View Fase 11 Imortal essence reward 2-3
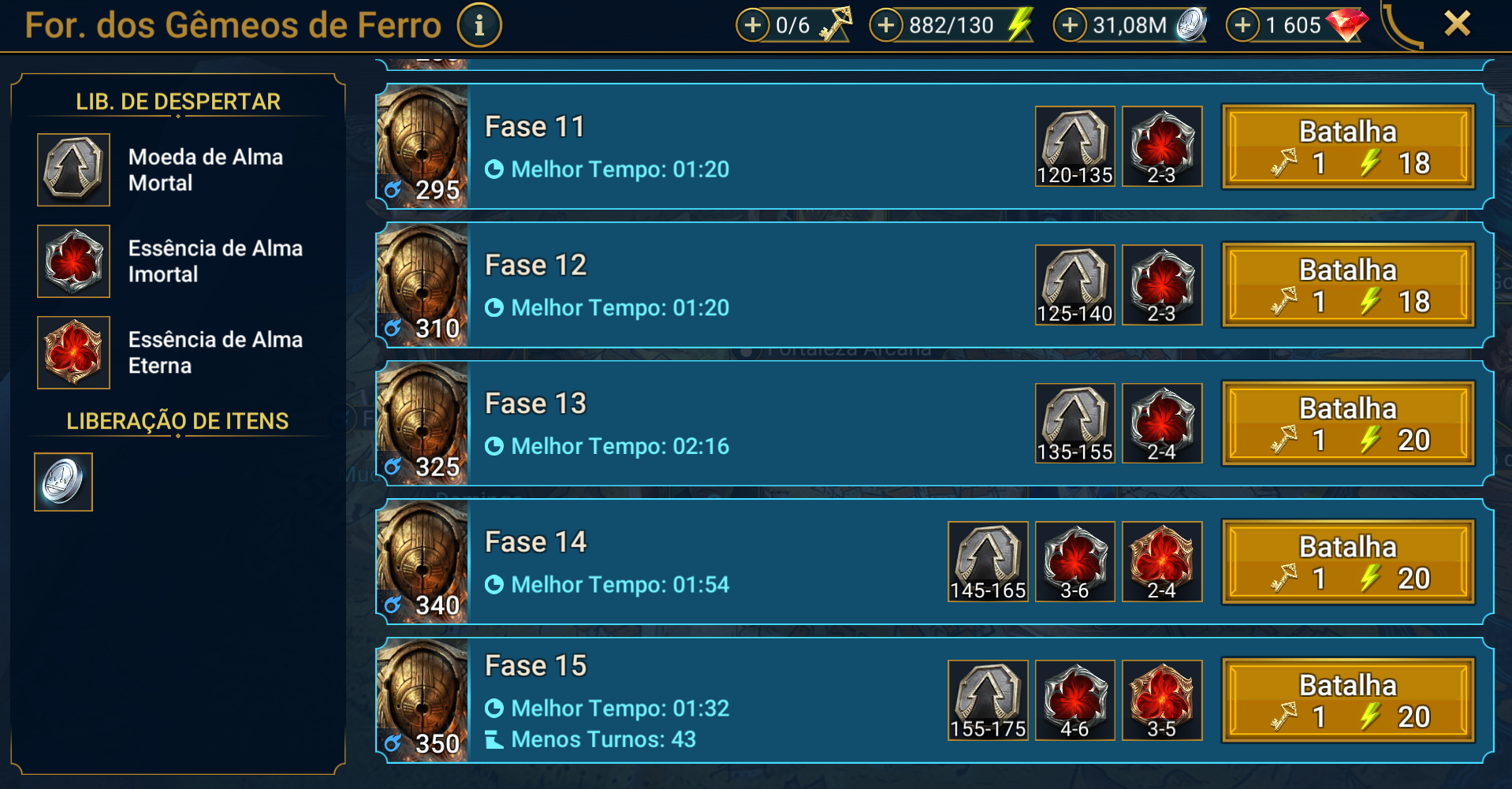 point(1162,146)
